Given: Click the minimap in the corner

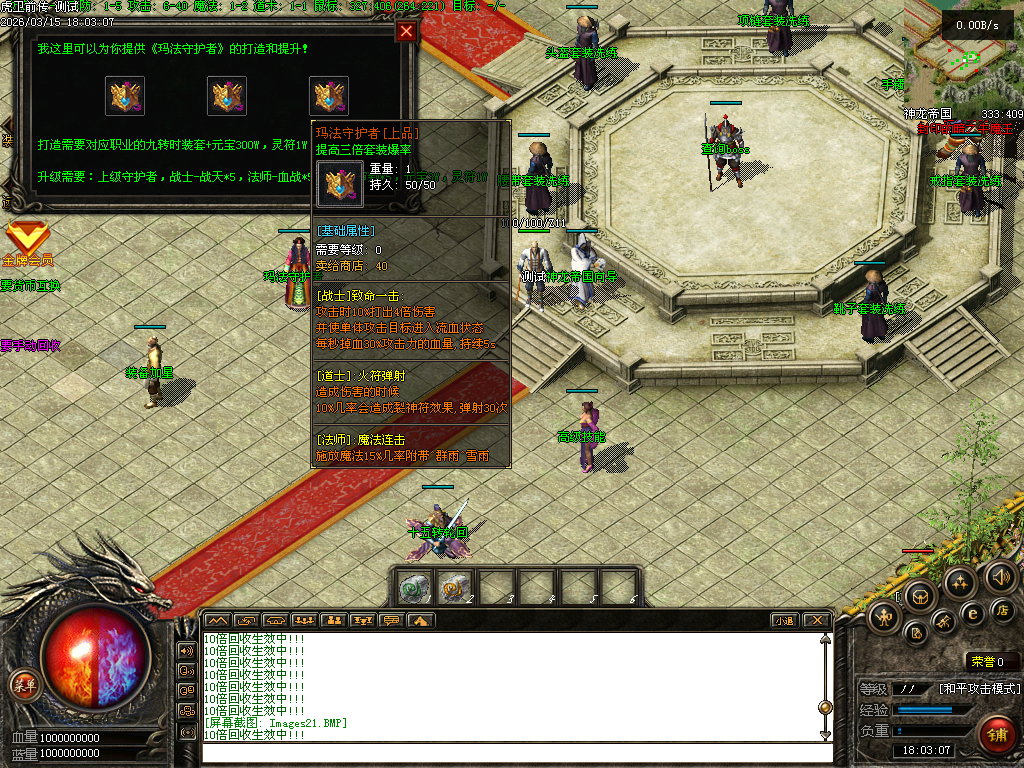Looking at the screenshot, I should [x=962, y=50].
